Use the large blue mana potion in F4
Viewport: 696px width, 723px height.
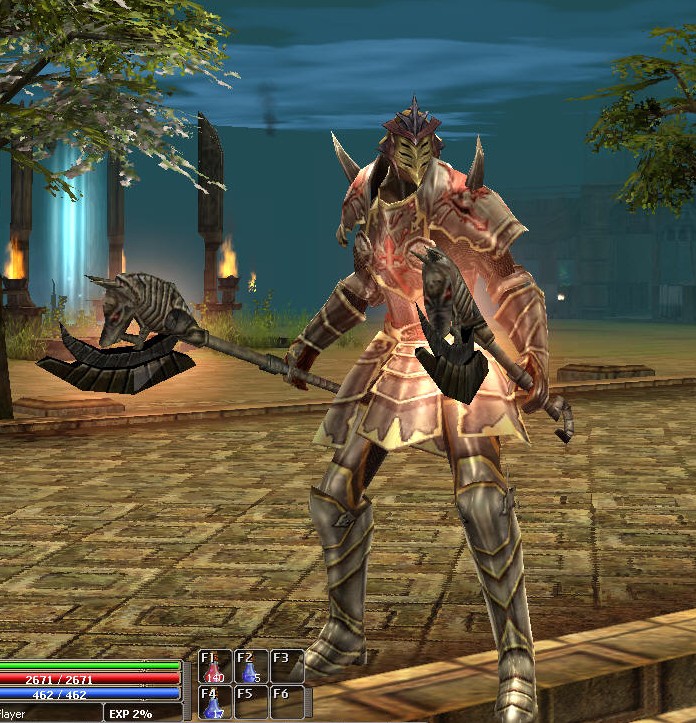pyautogui.click(x=215, y=701)
